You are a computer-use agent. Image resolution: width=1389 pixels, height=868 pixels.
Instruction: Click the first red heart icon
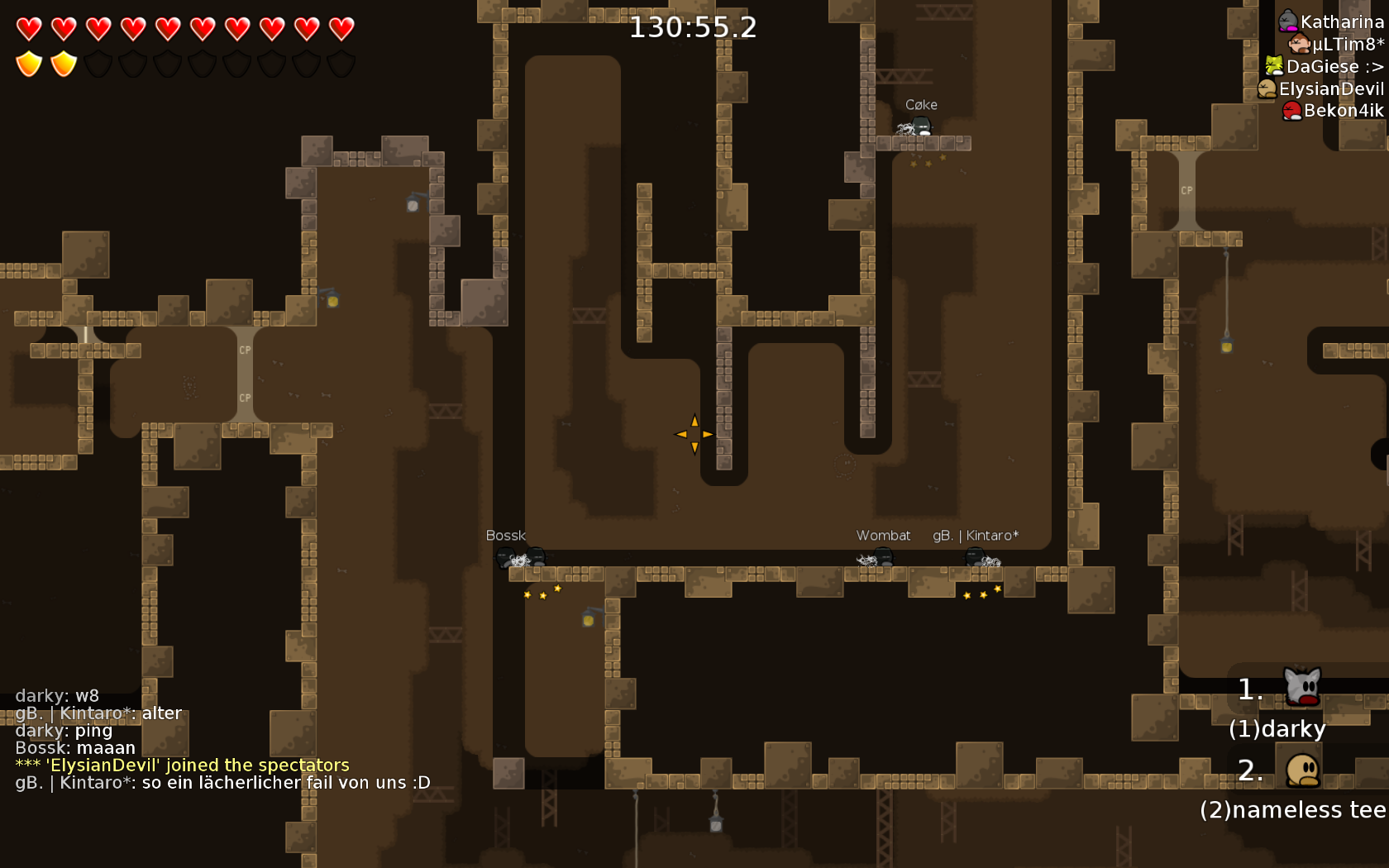click(x=27, y=29)
